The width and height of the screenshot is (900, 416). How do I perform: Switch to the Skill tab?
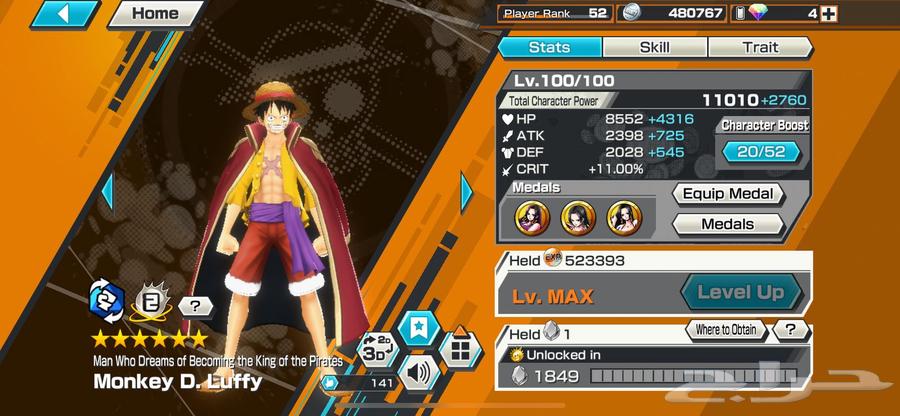(x=654, y=47)
